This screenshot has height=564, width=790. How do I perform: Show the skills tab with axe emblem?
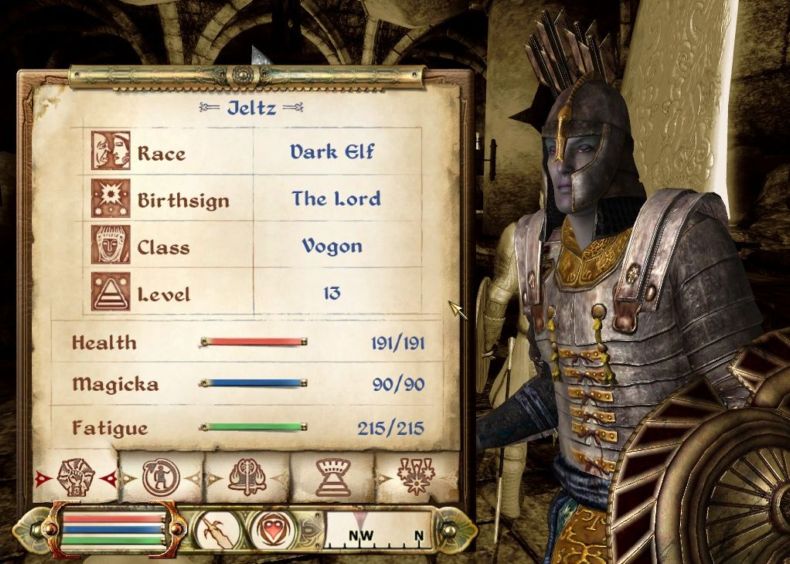pos(246,477)
